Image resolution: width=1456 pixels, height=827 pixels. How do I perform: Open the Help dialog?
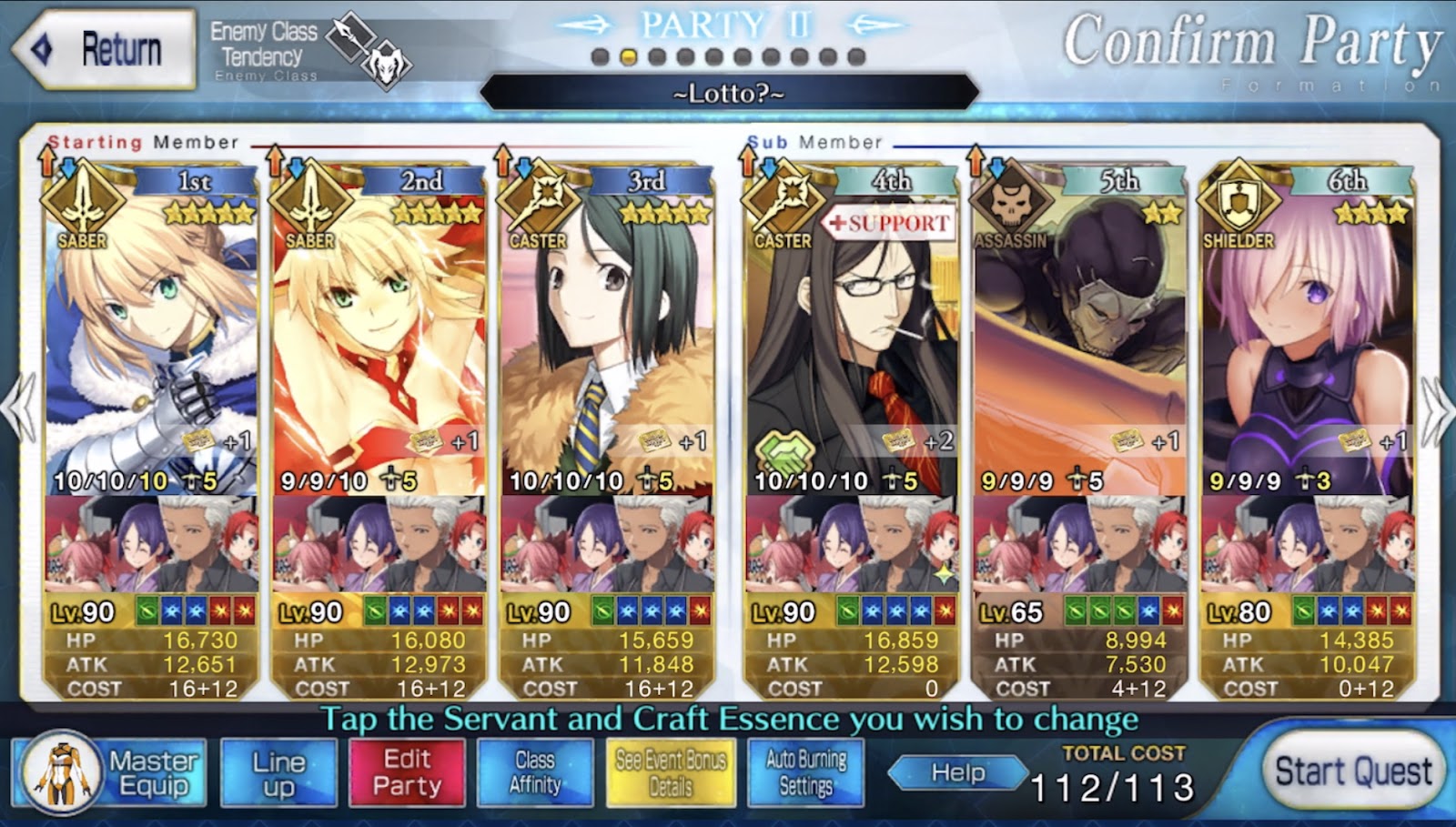(x=957, y=773)
